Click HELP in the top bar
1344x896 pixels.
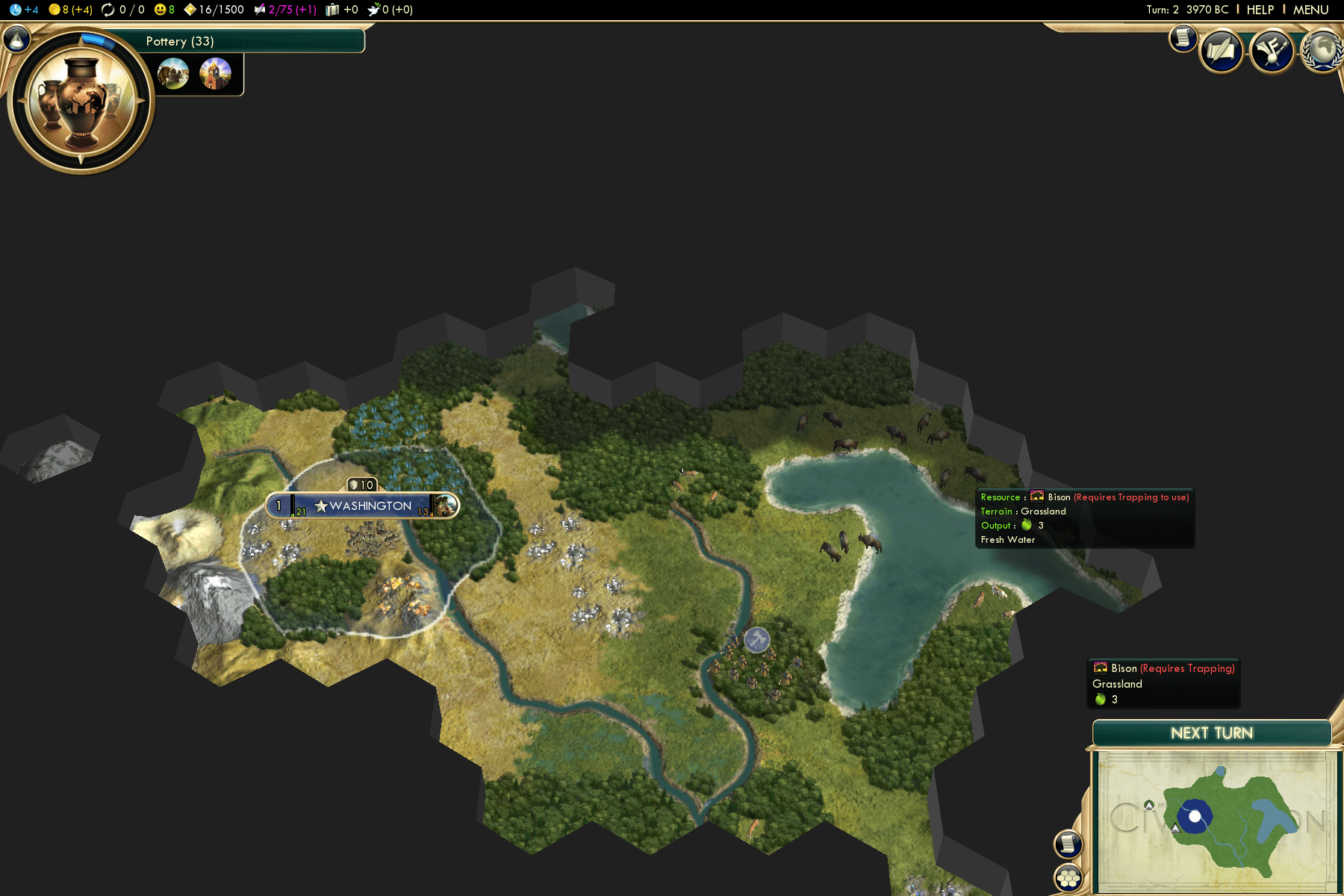[1260, 10]
